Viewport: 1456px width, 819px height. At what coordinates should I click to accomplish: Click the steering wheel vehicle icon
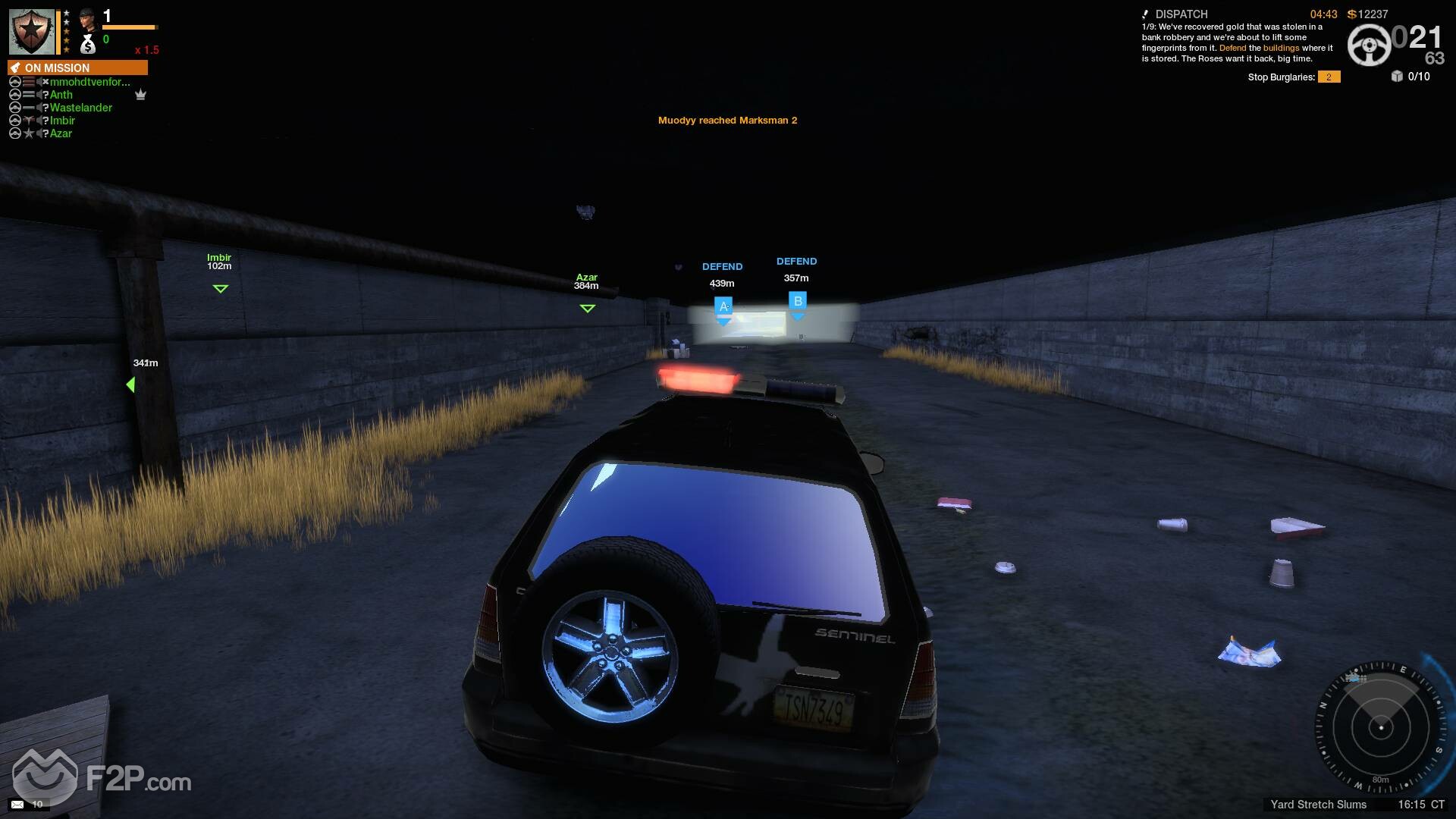(1369, 45)
